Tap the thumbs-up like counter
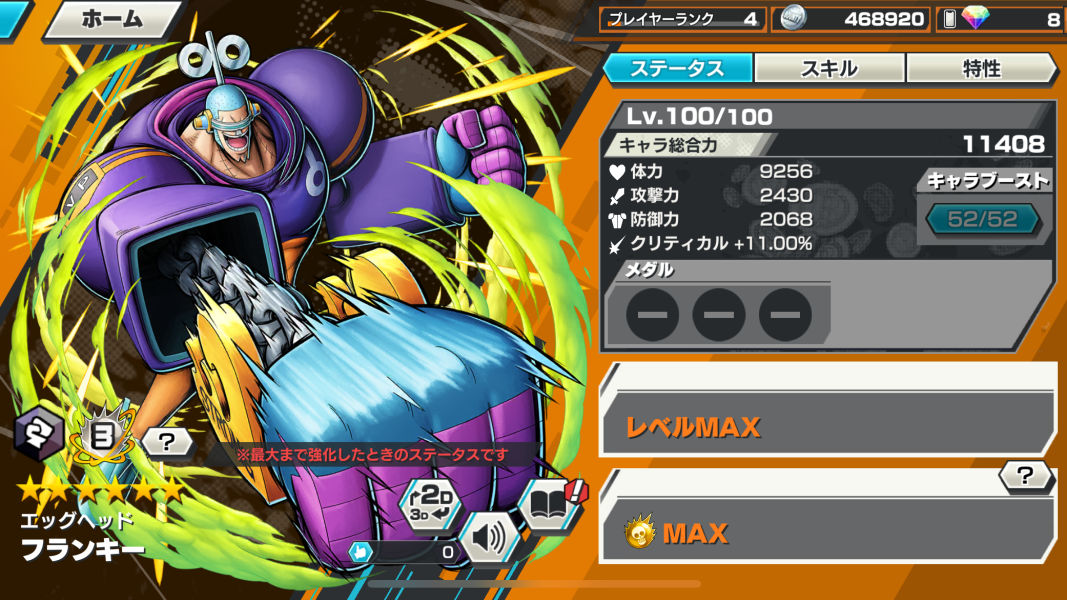The image size is (1067, 600). (402, 551)
